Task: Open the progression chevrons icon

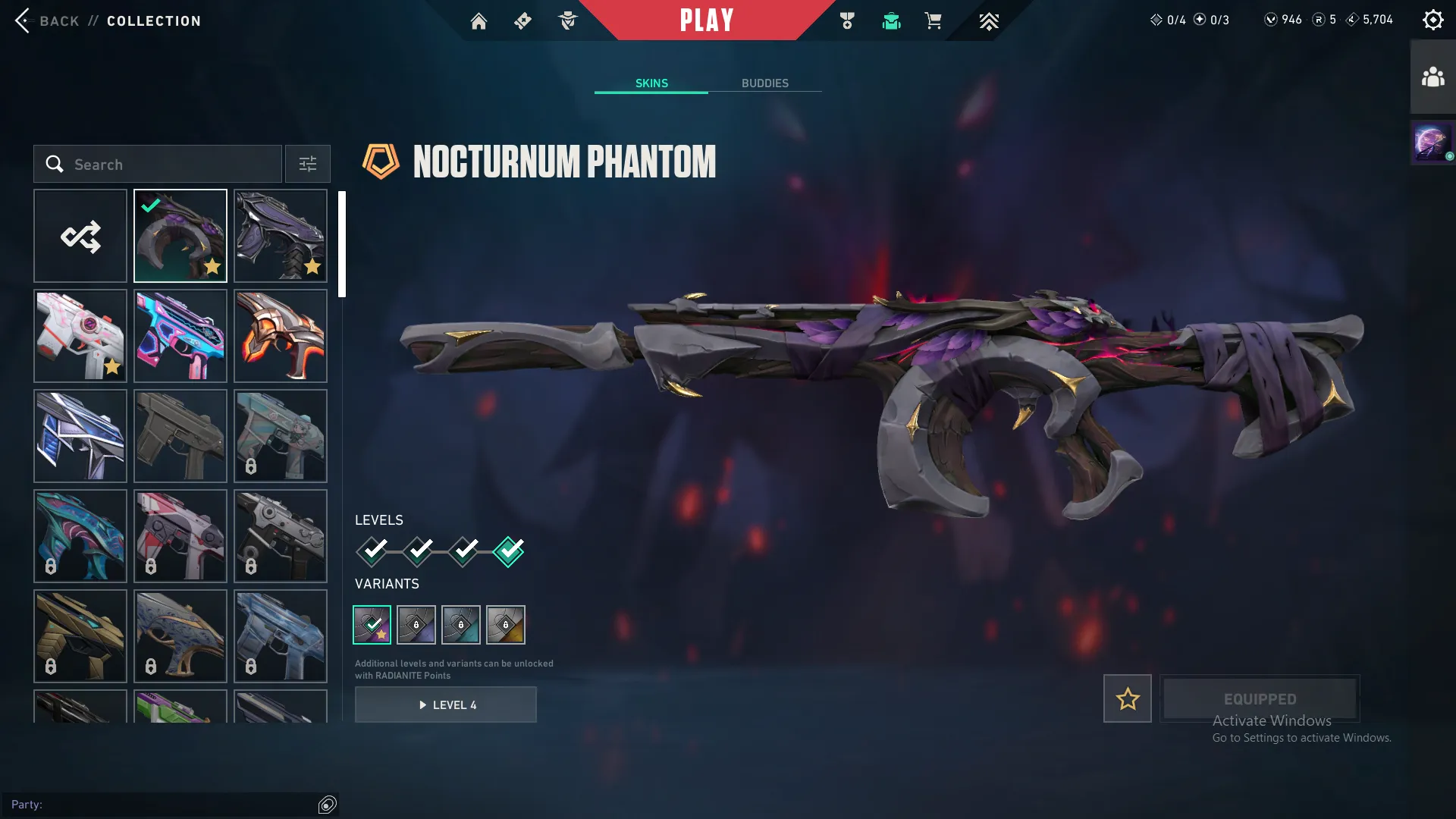Action: tap(989, 20)
